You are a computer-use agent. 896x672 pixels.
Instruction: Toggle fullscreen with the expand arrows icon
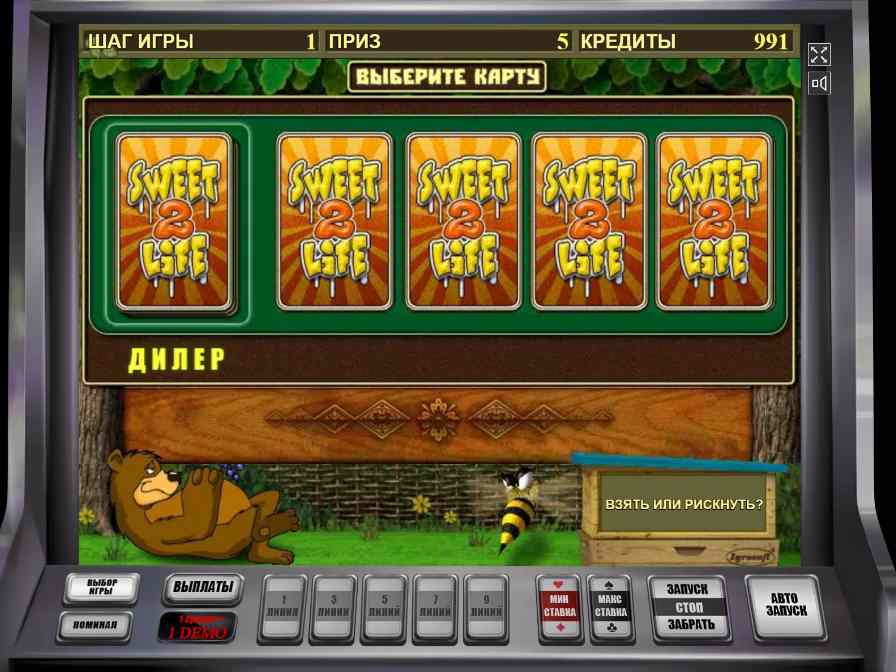[819, 55]
